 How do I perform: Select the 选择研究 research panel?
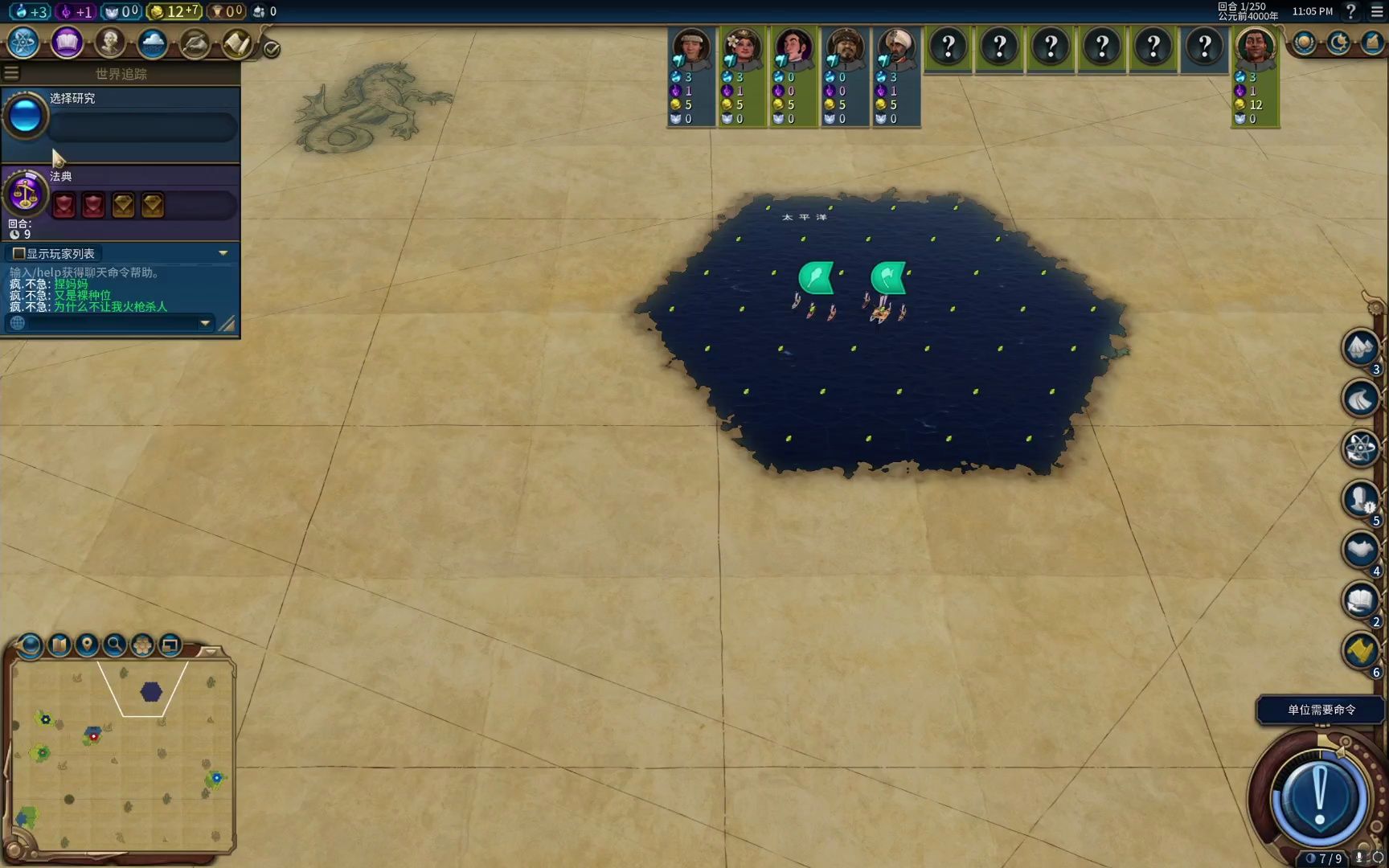point(121,121)
